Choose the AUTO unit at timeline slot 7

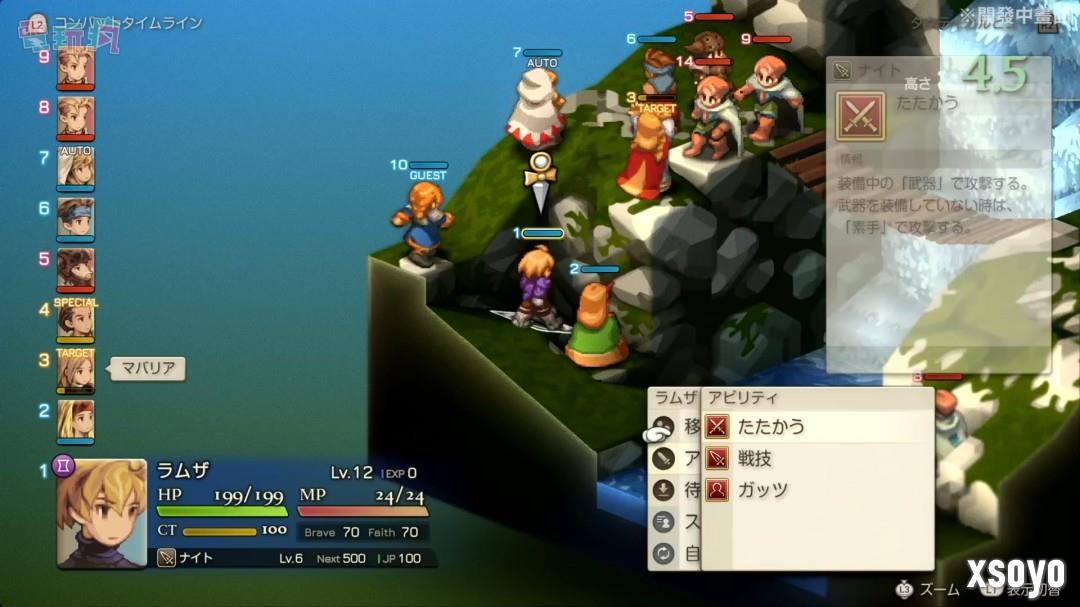pos(75,168)
